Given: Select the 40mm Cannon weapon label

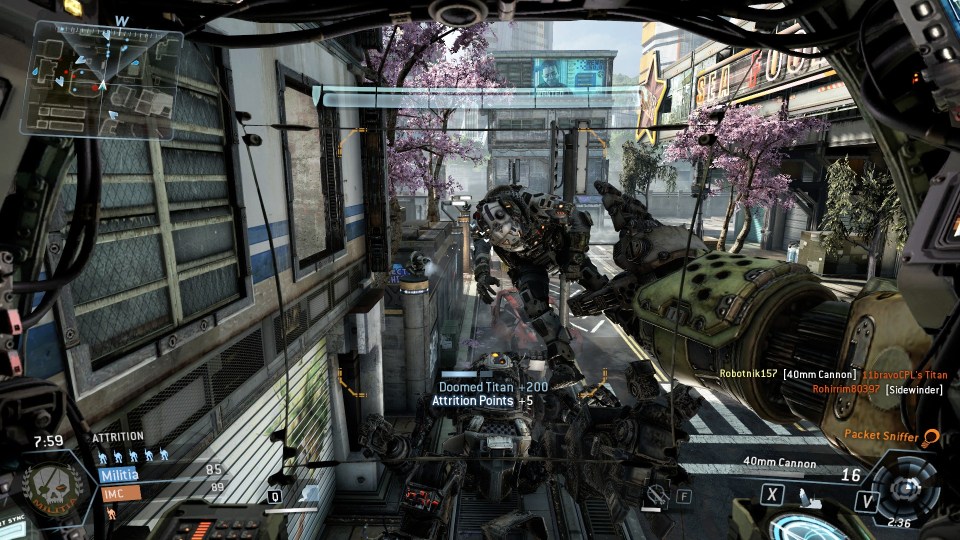Looking at the screenshot, I should (x=779, y=463).
